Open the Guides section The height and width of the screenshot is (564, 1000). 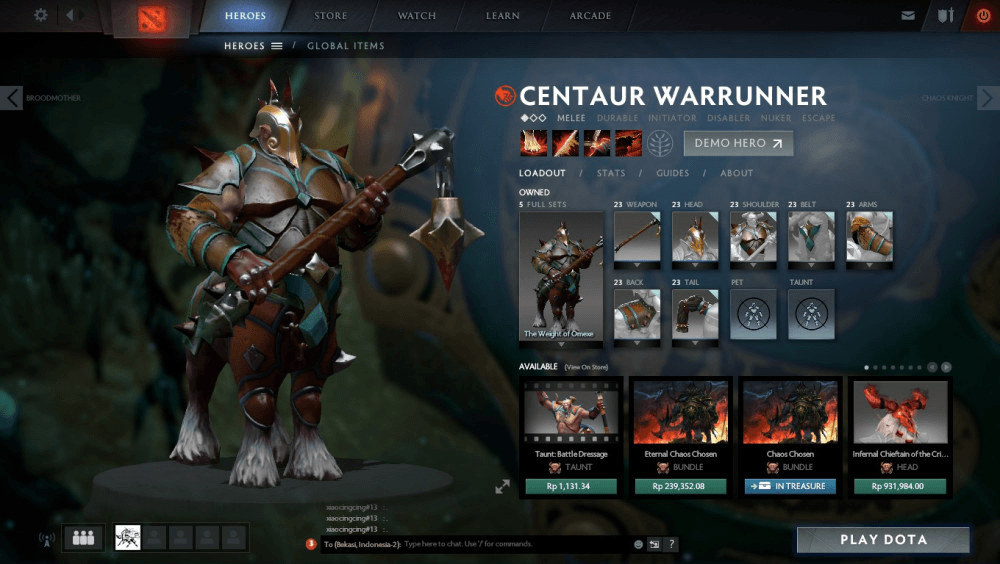click(x=672, y=173)
